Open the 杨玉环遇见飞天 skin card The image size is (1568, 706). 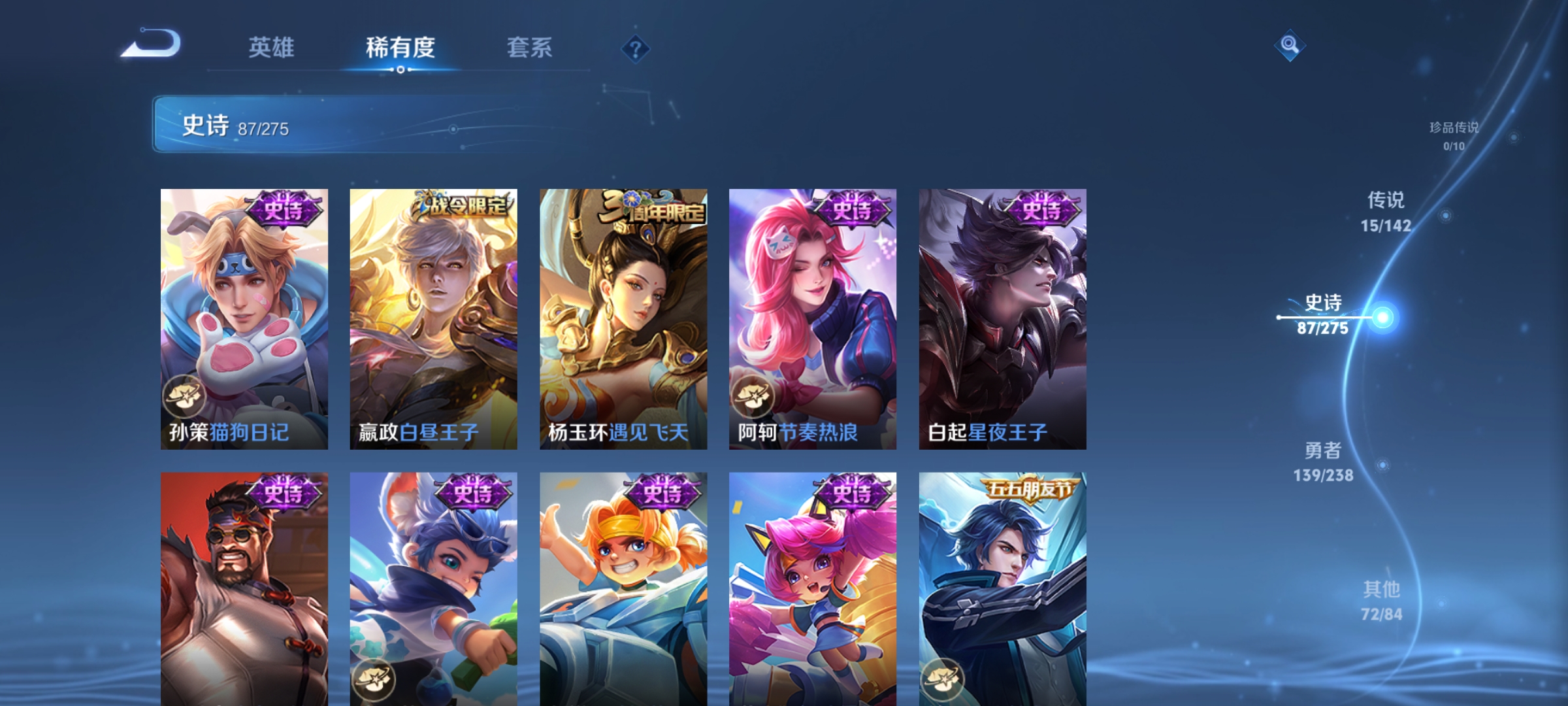[622, 314]
